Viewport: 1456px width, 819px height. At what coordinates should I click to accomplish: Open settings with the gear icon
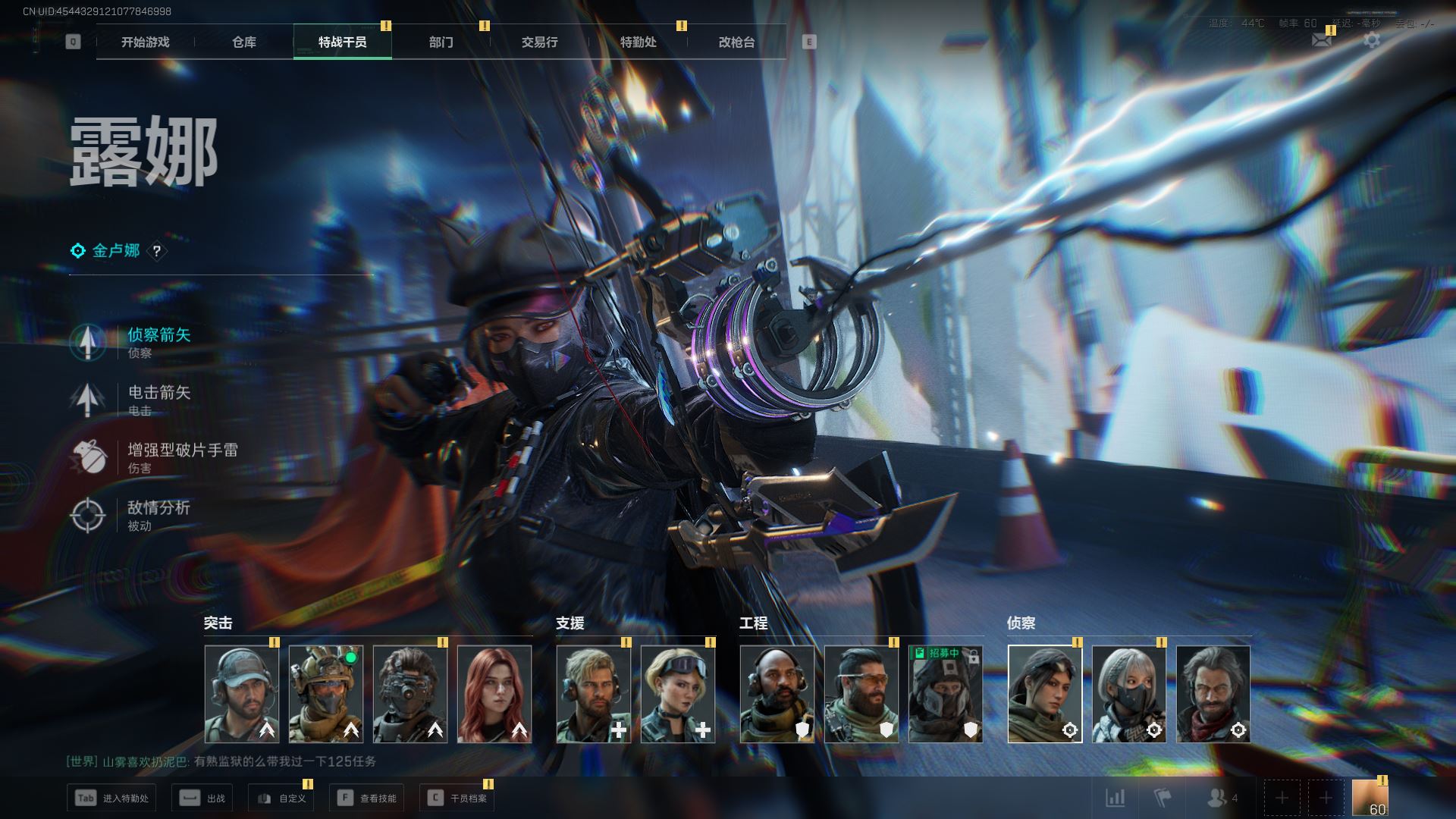[1372, 40]
